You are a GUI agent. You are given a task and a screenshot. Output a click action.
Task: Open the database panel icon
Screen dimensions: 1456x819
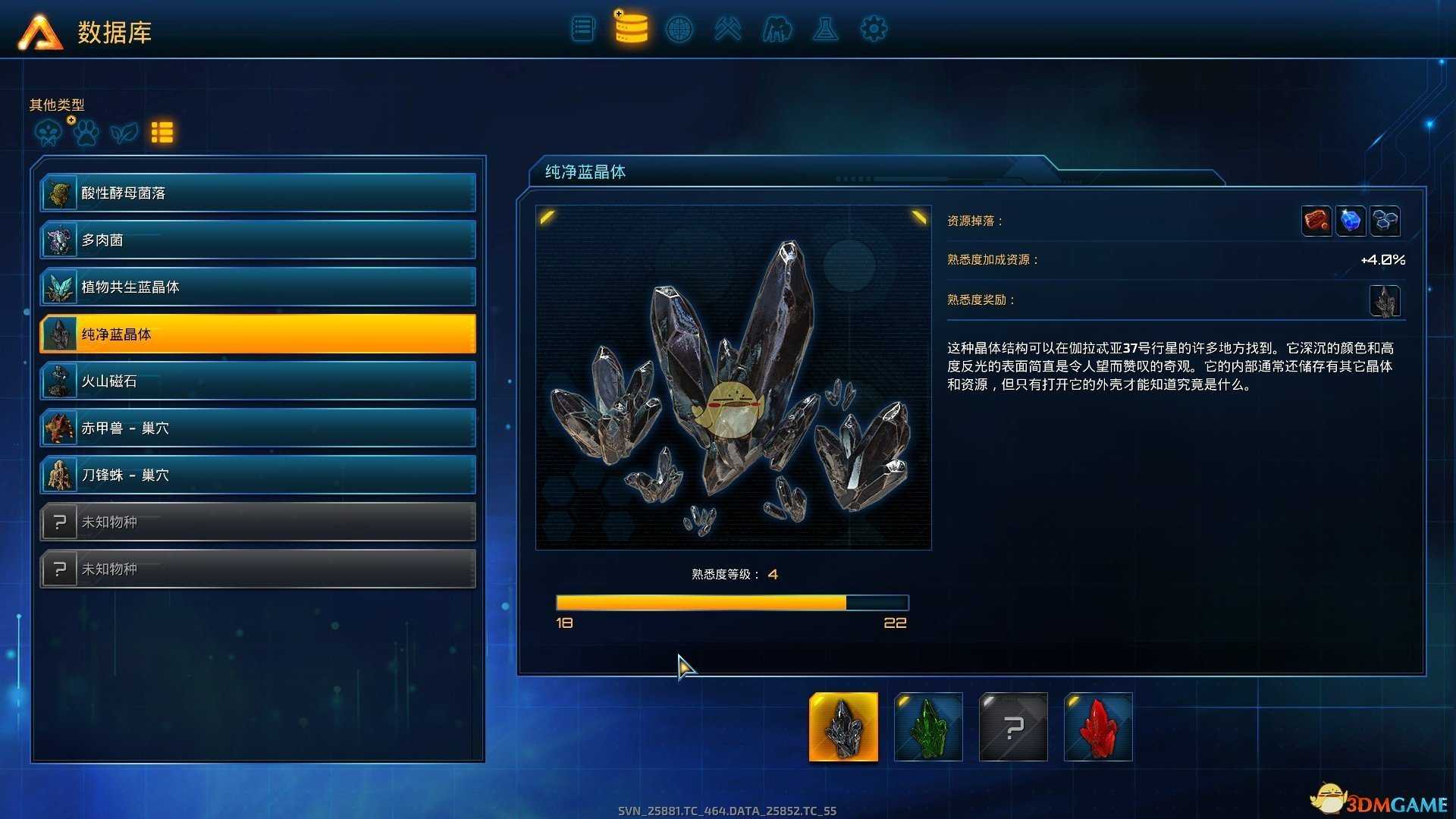(x=631, y=29)
